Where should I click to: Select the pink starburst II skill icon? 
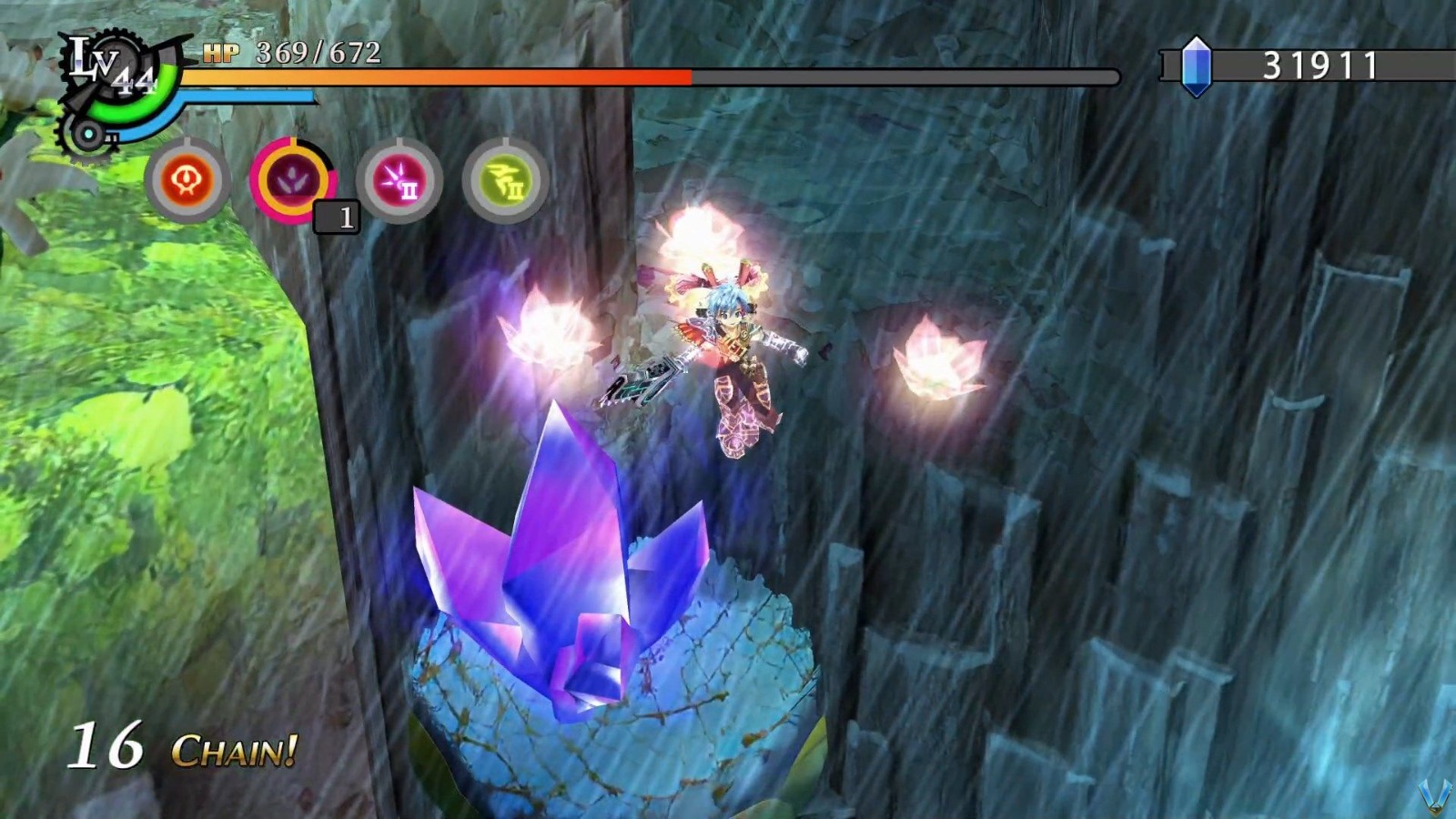click(398, 178)
